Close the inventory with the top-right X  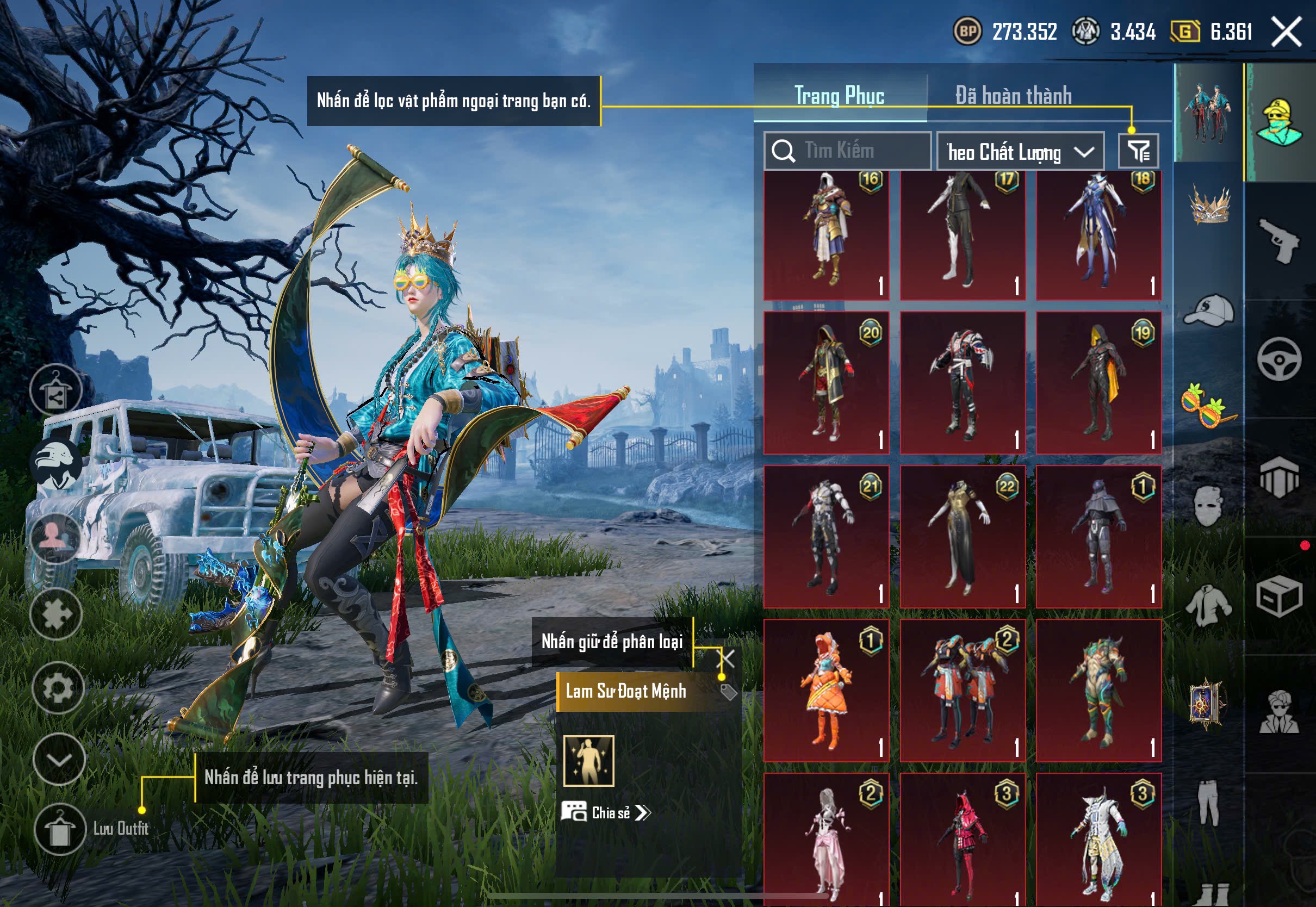click(x=1287, y=32)
